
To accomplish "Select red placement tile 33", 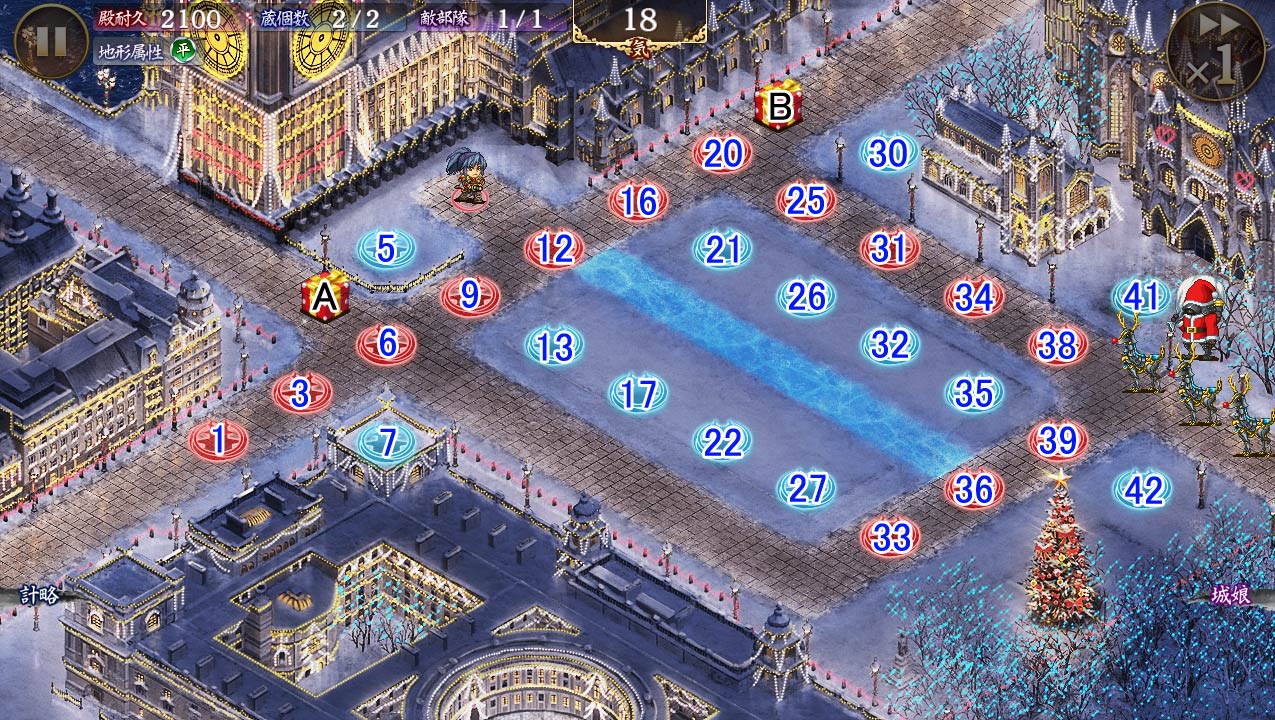I will 890,538.
